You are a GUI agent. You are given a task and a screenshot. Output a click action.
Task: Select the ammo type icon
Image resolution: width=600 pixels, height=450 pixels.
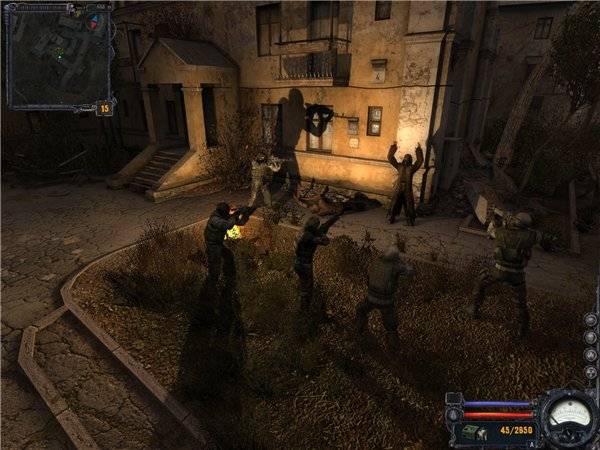click(x=469, y=431)
